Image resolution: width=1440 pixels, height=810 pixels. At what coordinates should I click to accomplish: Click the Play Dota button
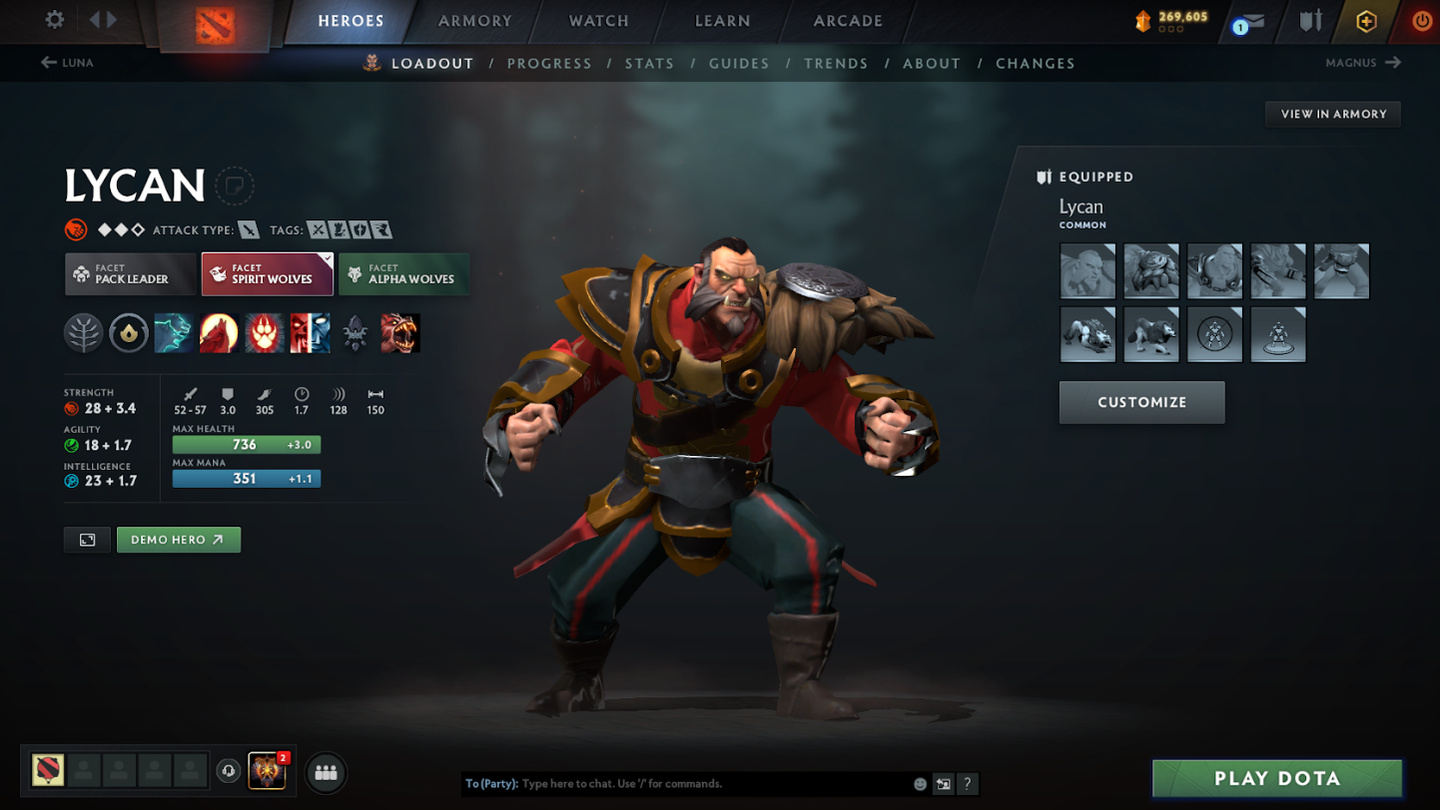pos(1277,779)
